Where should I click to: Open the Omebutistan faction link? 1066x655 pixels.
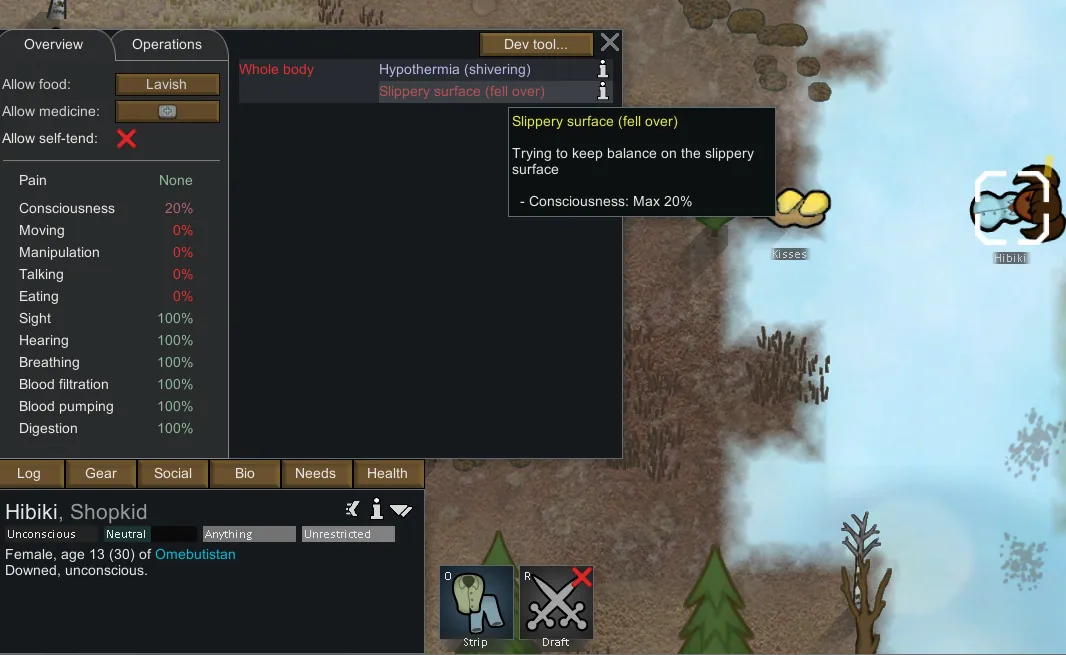click(195, 554)
